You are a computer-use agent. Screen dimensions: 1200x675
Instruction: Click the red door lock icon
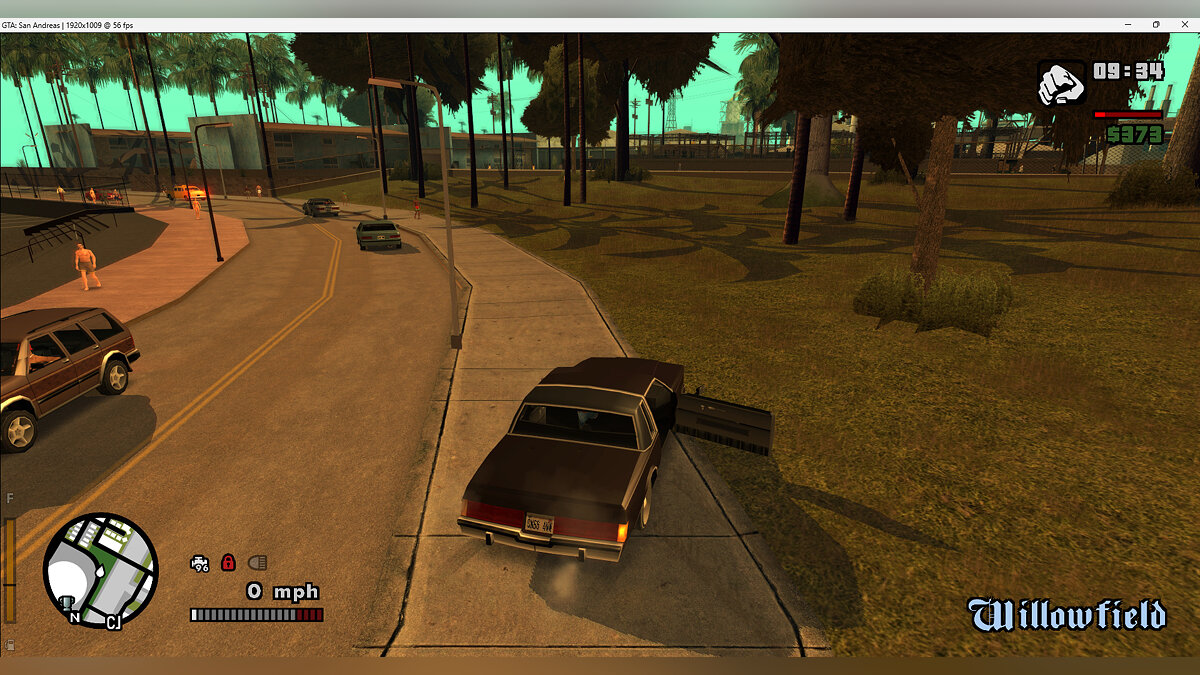(x=228, y=563)
